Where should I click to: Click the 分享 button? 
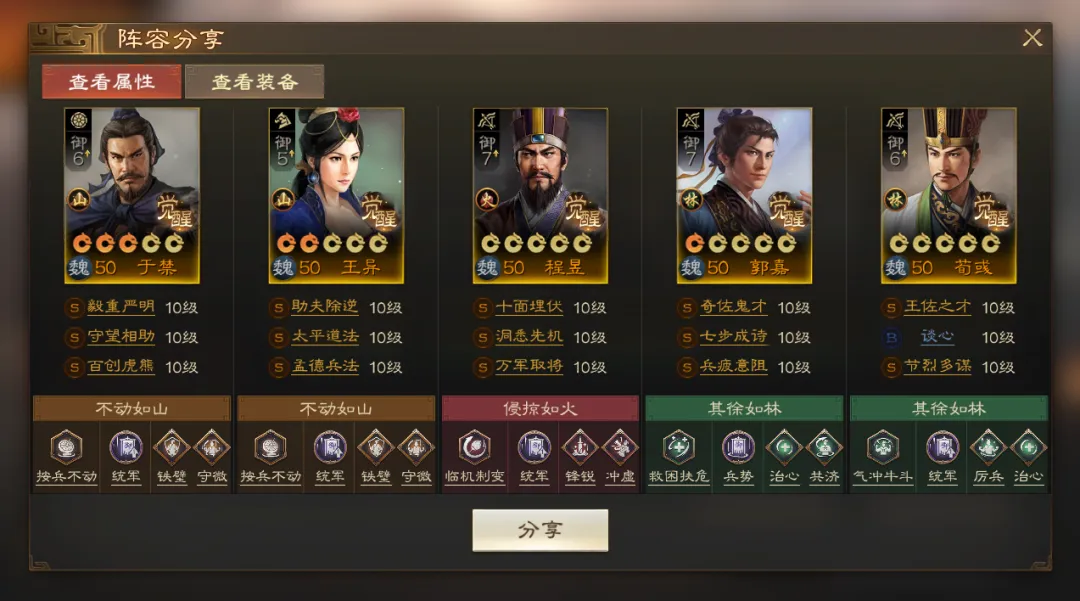[x=540, y=530]
